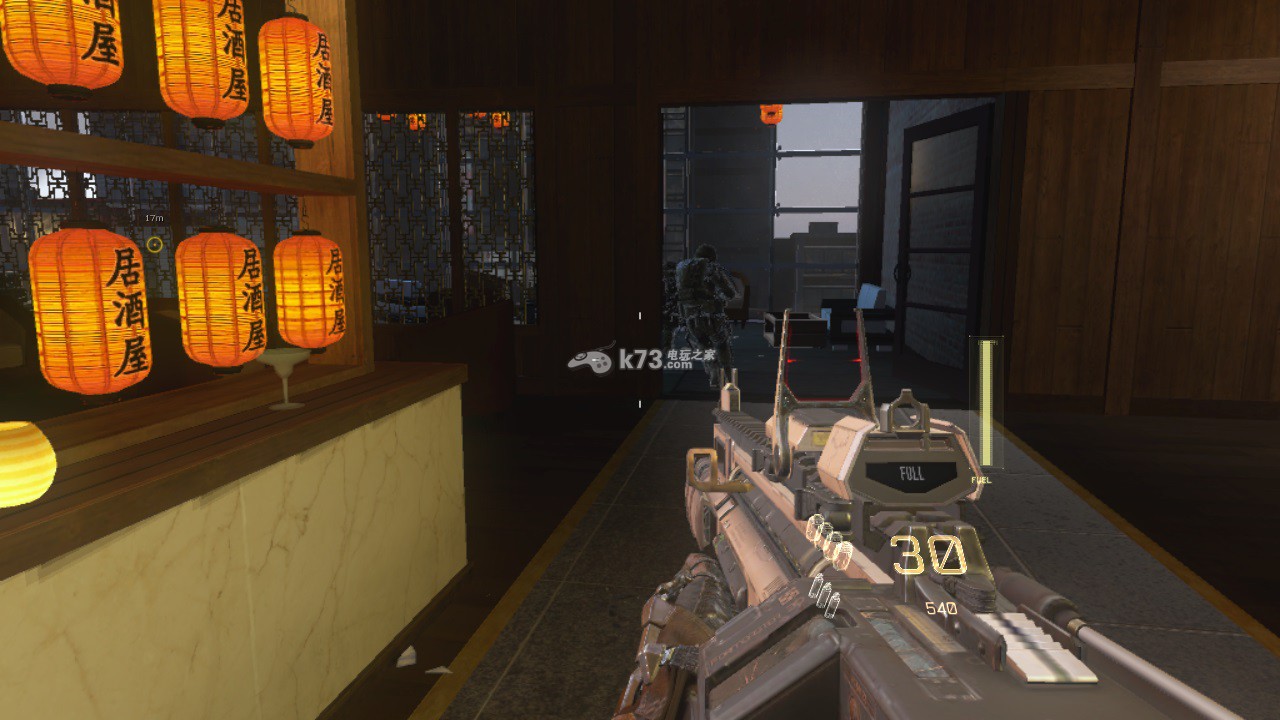Select the yellow circular objective waypoint marker
Screen dimensions: 1280x720
(x=154, y=244)
